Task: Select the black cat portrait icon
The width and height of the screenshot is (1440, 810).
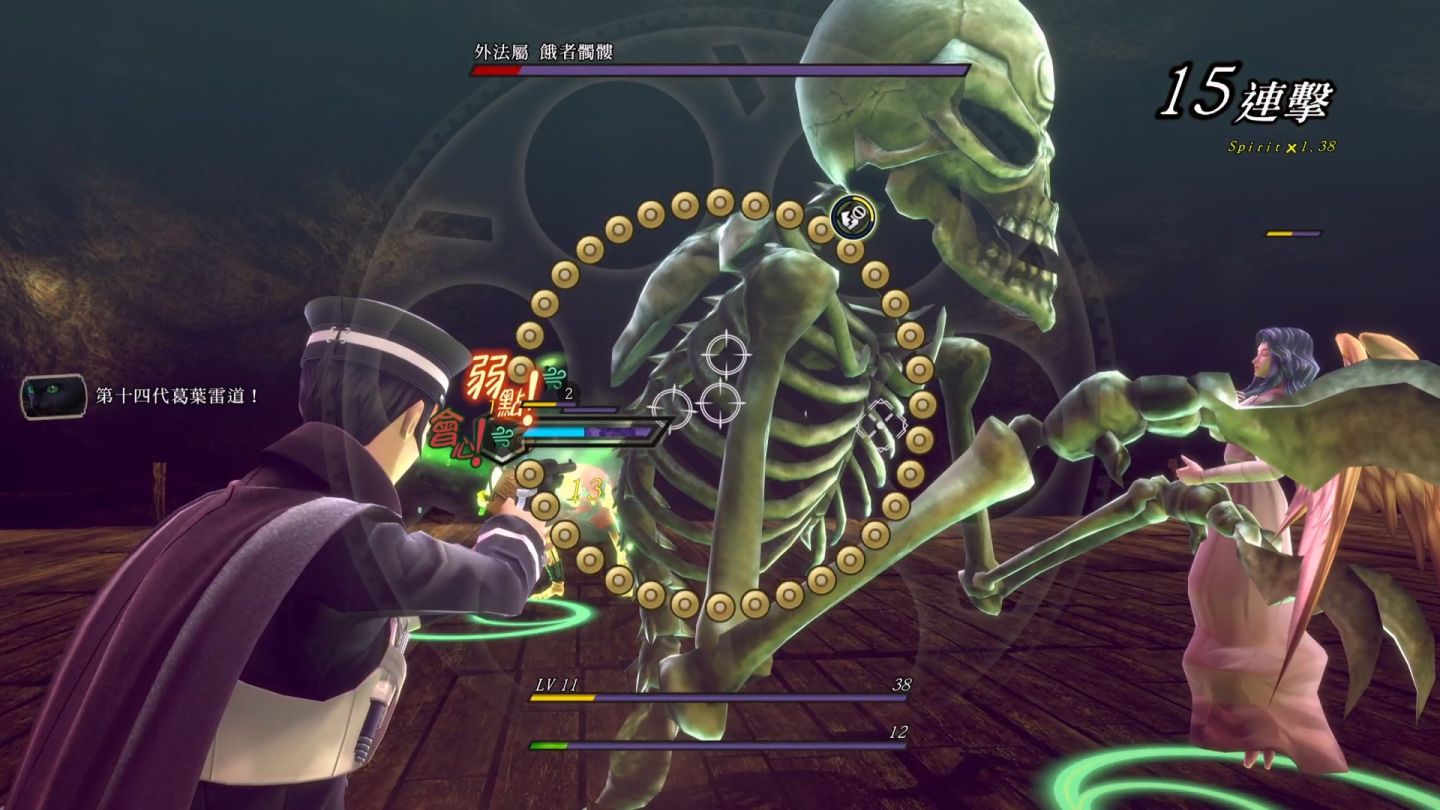Action: point(53,396)
